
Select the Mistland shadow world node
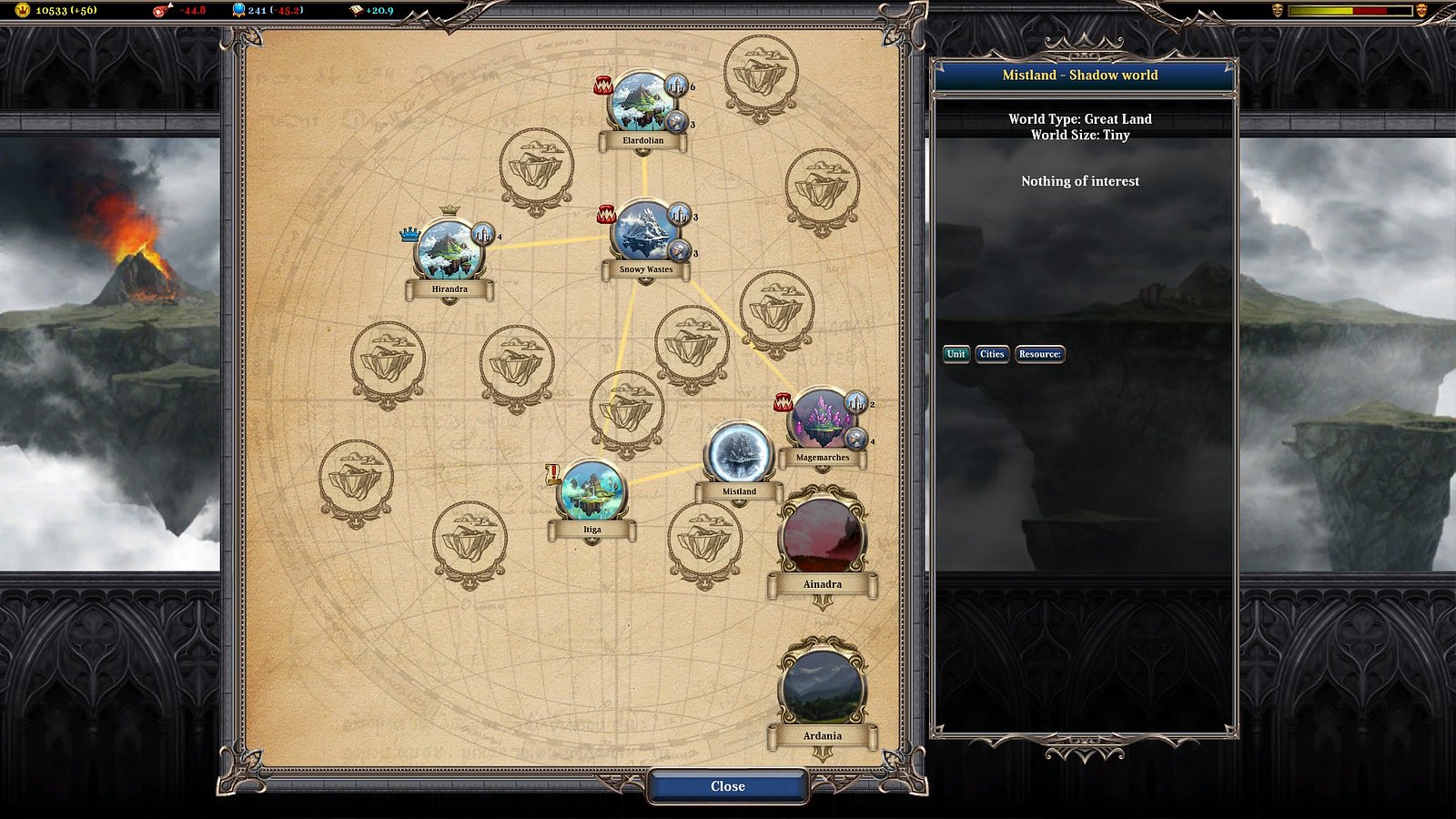tap(739, 453)
